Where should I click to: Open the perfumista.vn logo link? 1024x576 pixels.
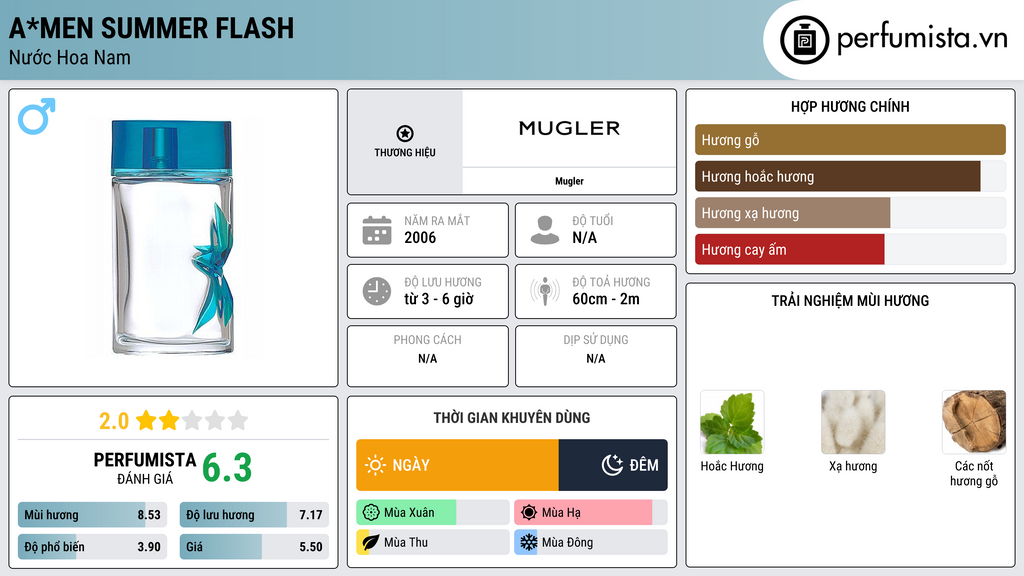point(896,40)
